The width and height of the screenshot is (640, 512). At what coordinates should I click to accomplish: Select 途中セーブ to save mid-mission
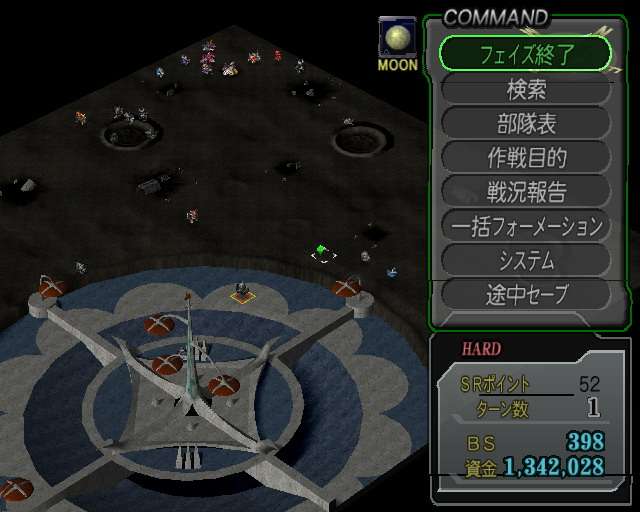click(525, 294)
